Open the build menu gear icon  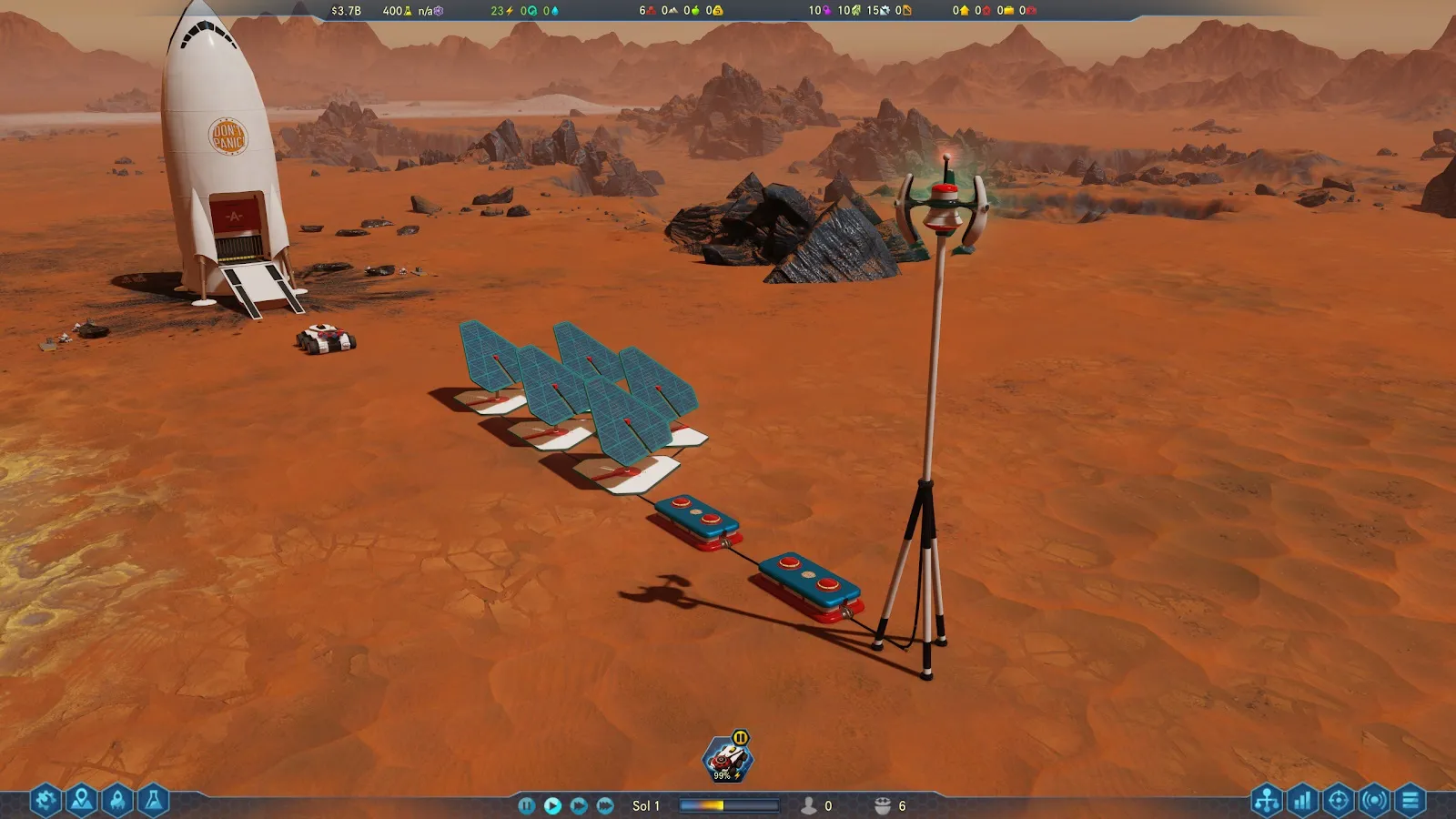[x=45, y=801]
